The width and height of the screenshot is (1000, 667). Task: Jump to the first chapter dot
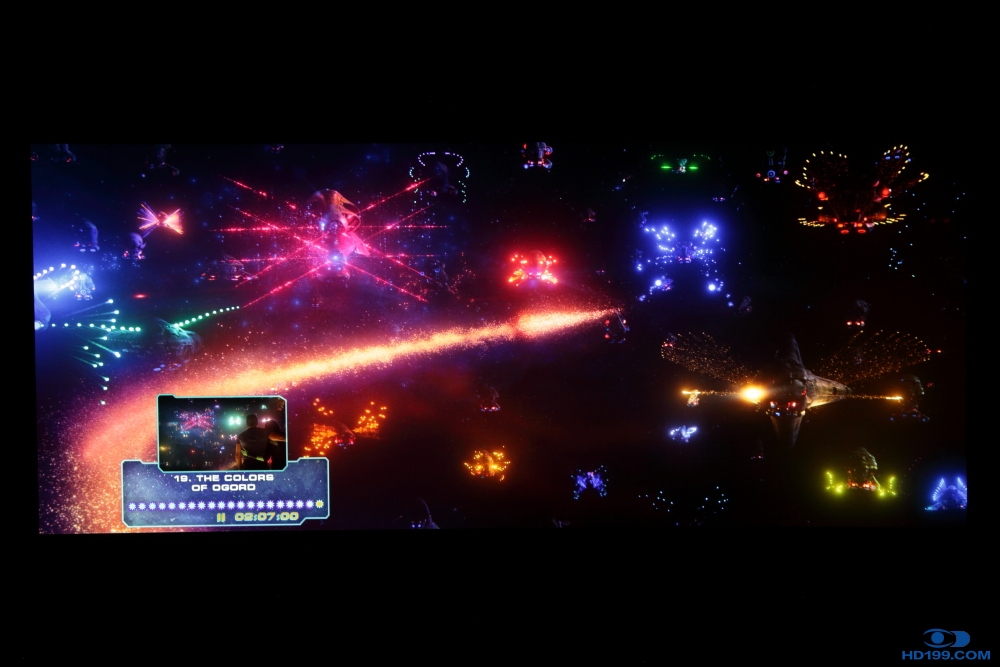[132, 505]
